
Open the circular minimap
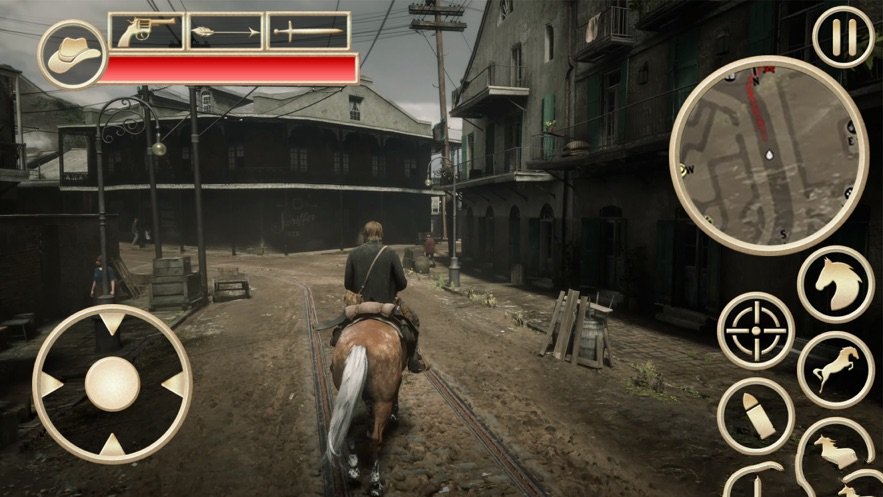(x=768, y=154)
